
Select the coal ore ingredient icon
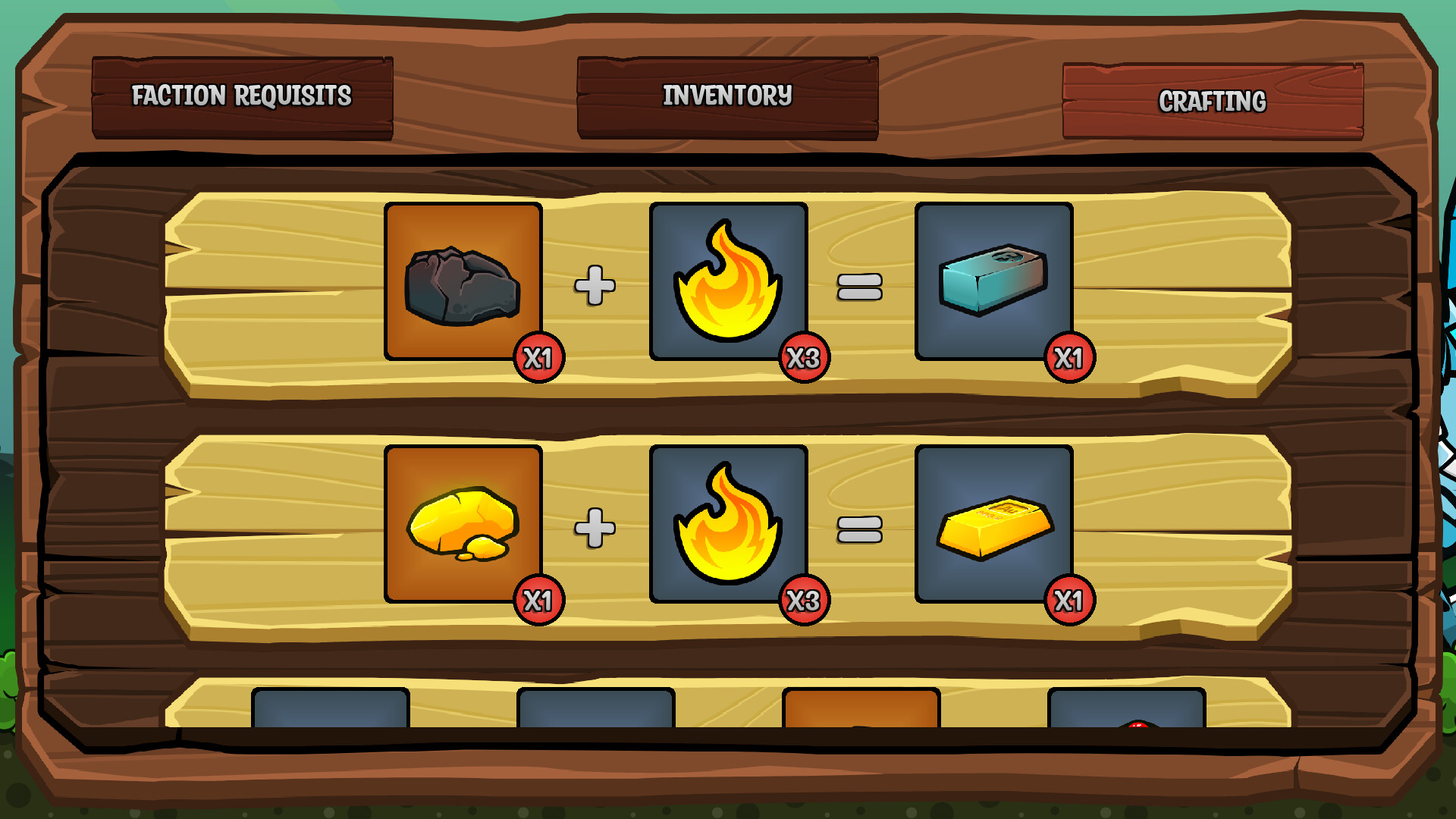(463, 284)
